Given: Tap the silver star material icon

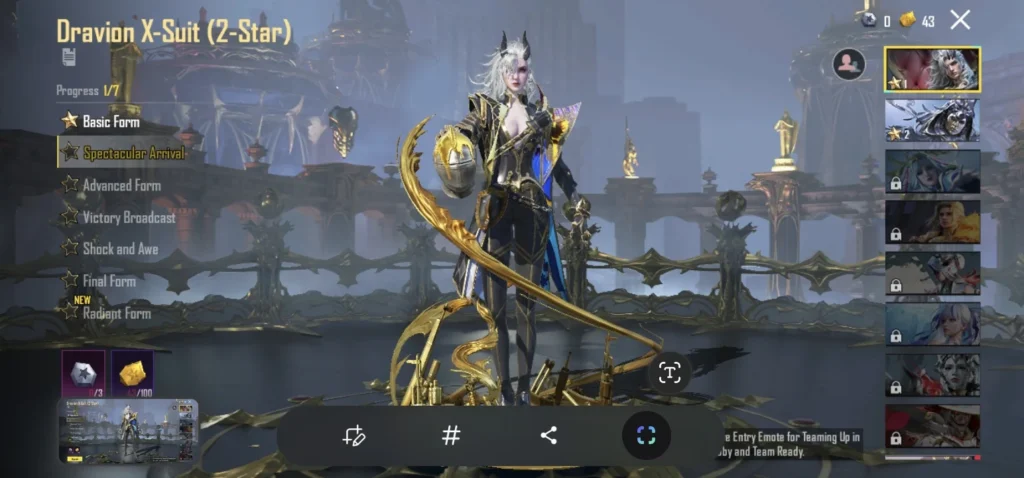Looking at the screenshot, I should (x=83, y=371).
